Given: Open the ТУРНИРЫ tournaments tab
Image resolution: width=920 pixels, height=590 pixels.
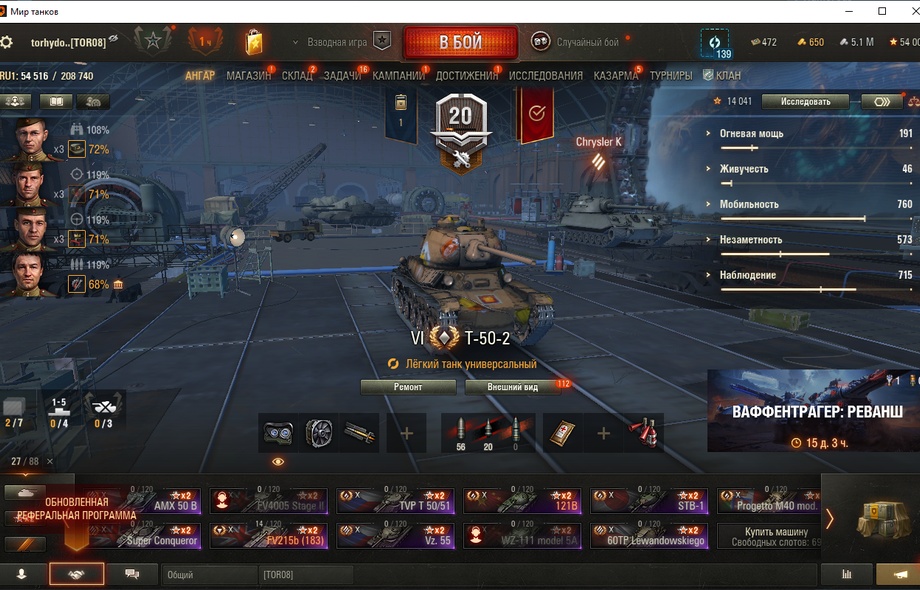Looking at the screenshot, I should coord(670,76).
